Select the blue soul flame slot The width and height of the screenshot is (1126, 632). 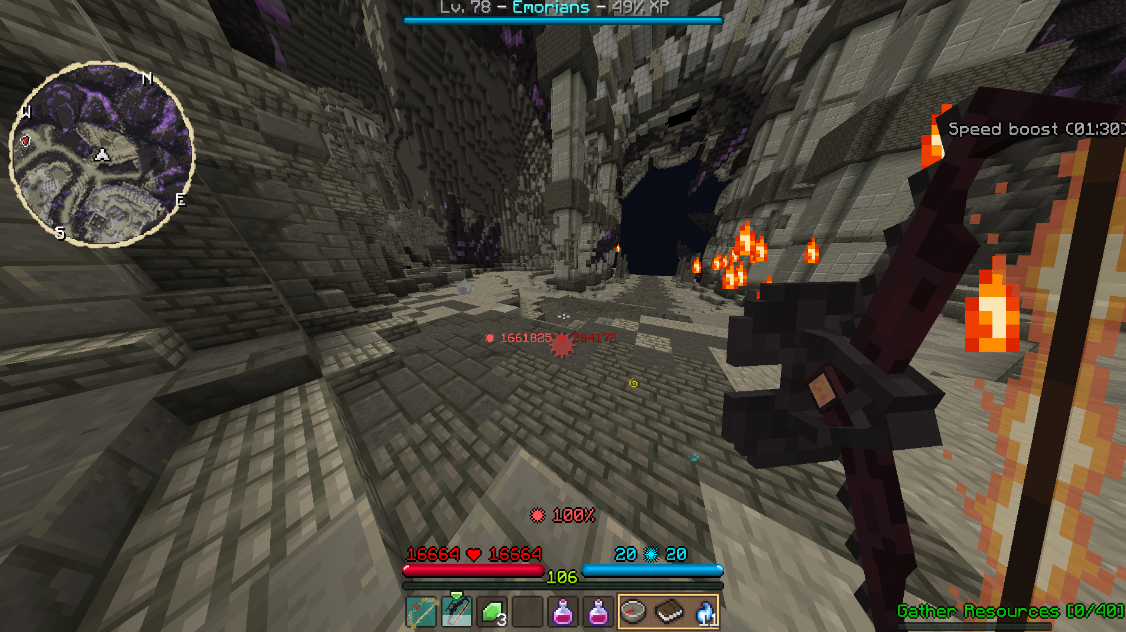tap(704, 611)
